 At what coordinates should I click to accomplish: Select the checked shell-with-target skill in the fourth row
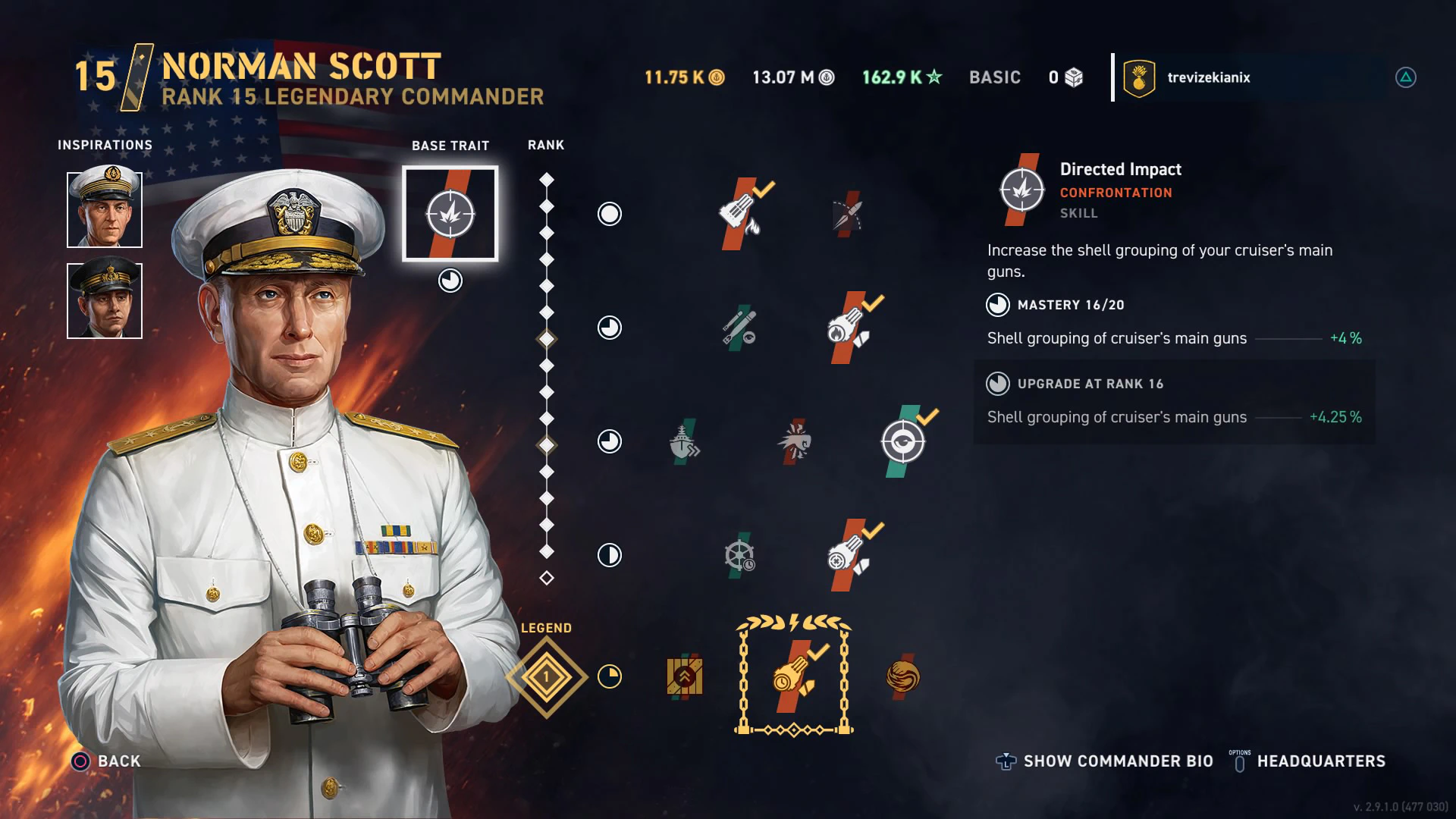pos(848,556)
